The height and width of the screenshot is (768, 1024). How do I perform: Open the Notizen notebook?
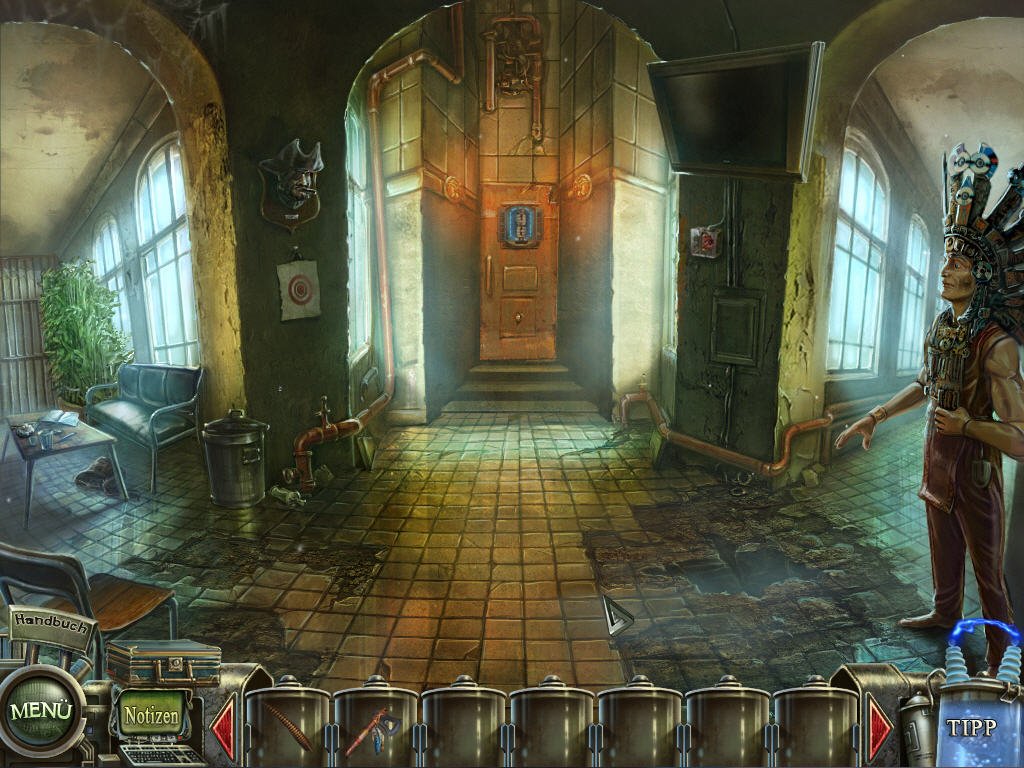point(152,715)
